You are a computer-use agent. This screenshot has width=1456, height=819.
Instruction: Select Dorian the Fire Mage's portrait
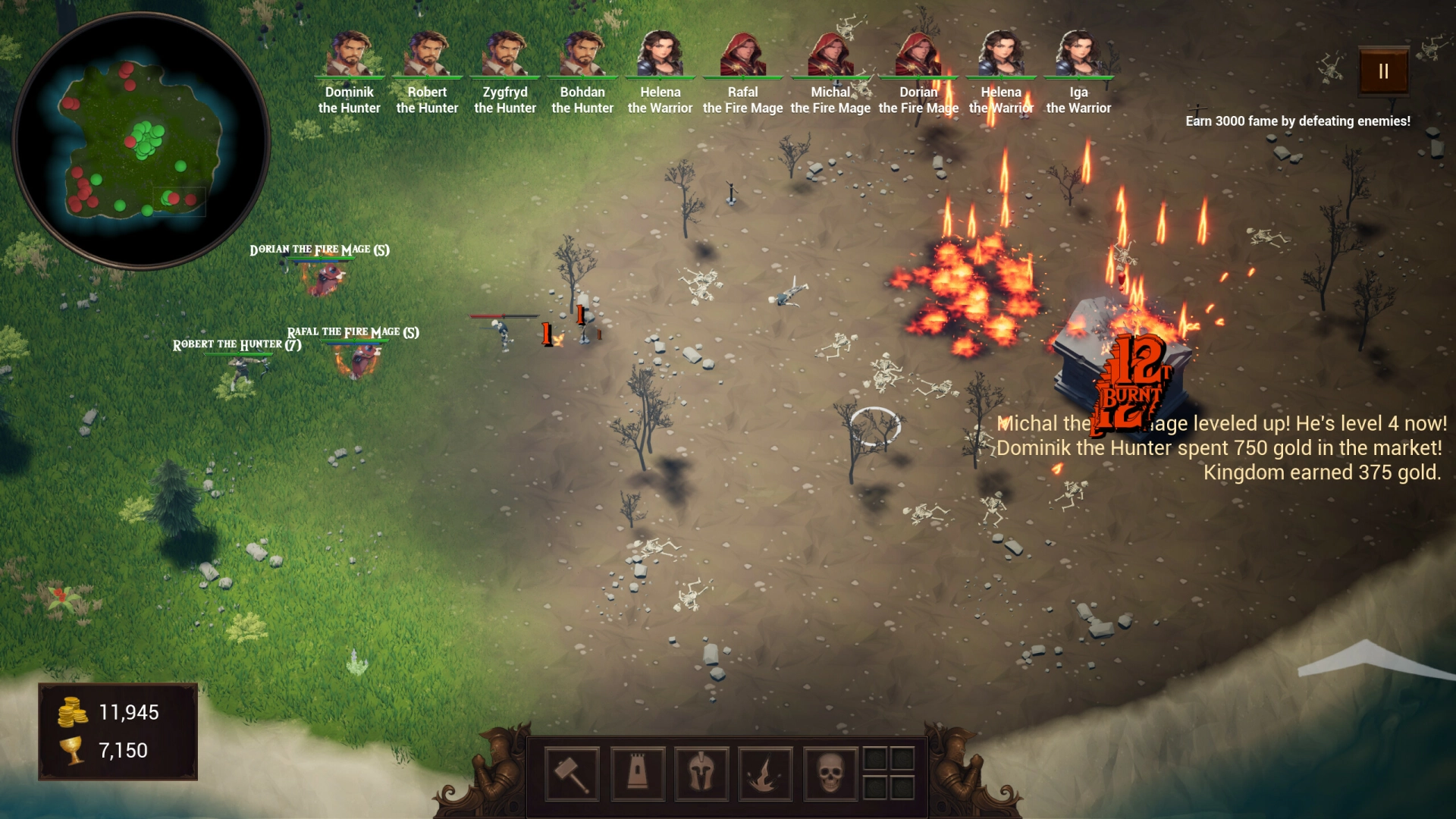coord(918,53)
